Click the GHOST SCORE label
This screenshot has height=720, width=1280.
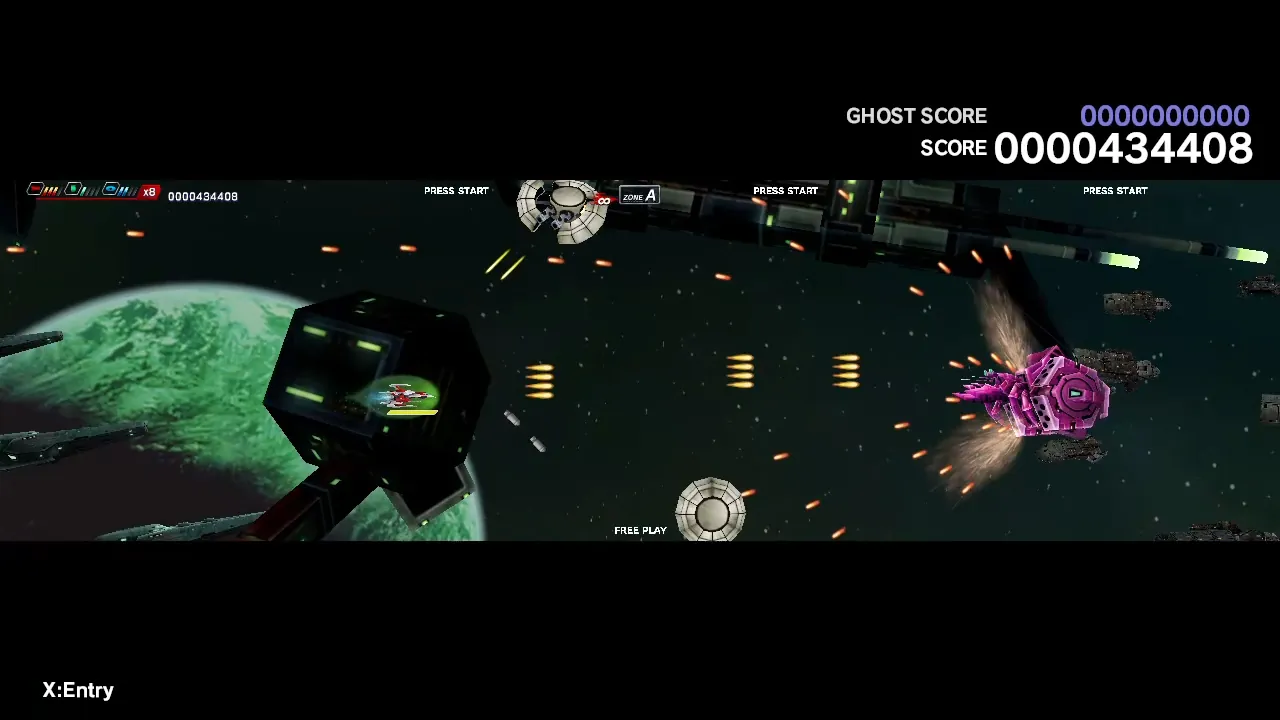click(x=916, y=116)
